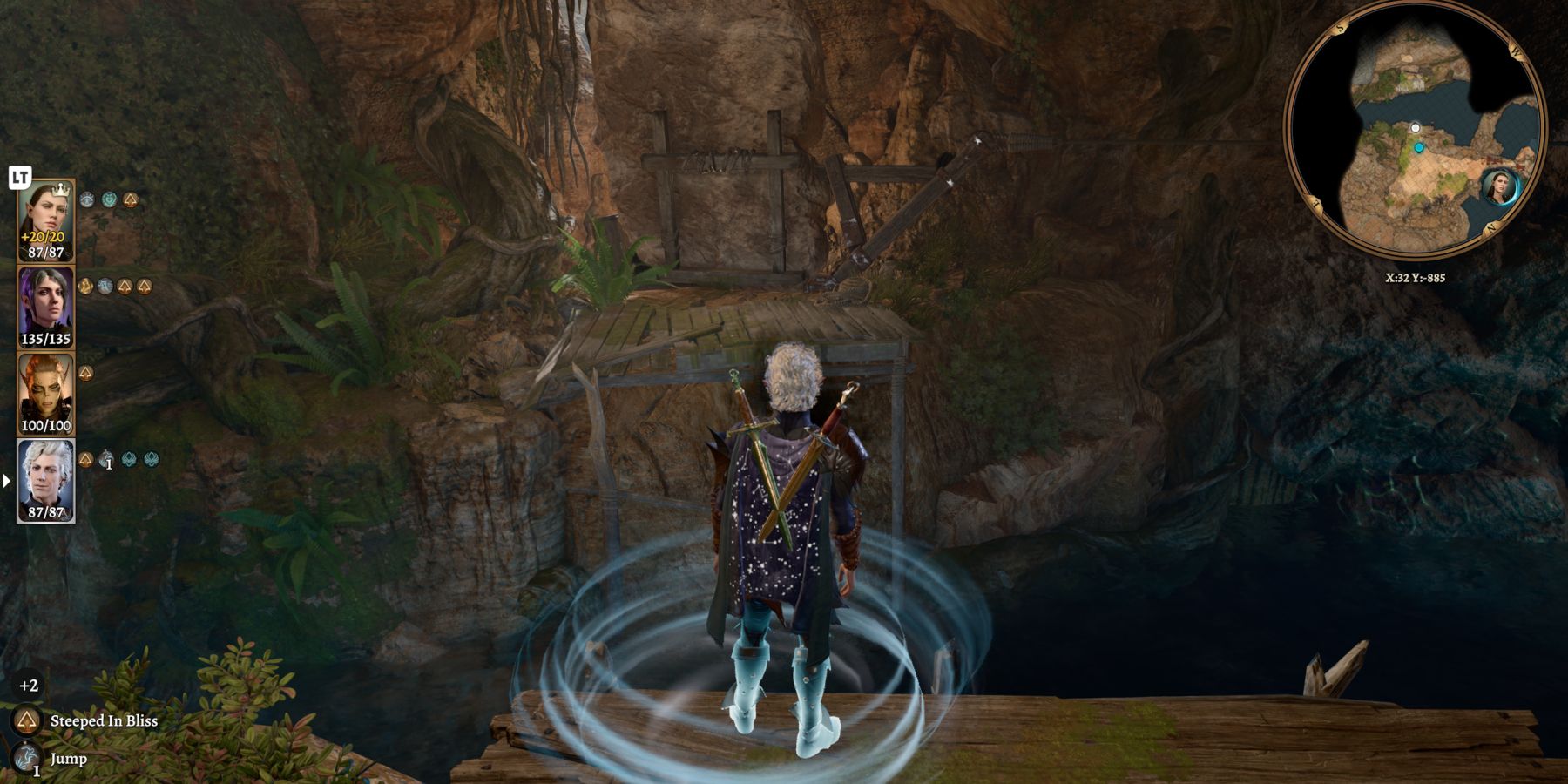
Task: Click the frost status icon next to Shadowheart's portrait
Action: (104, 287)
